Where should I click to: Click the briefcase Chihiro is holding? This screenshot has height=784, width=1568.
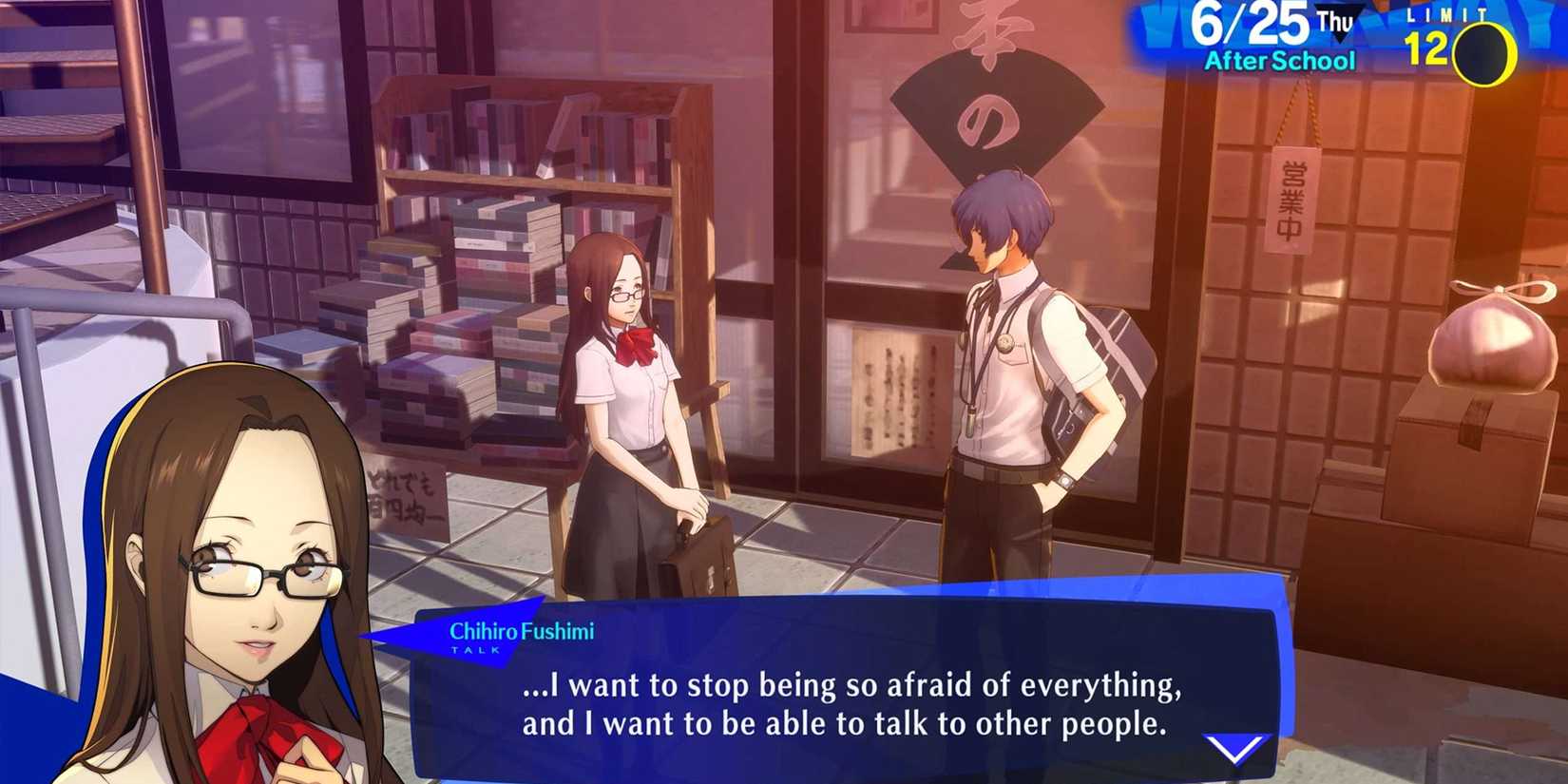[703, 561]
